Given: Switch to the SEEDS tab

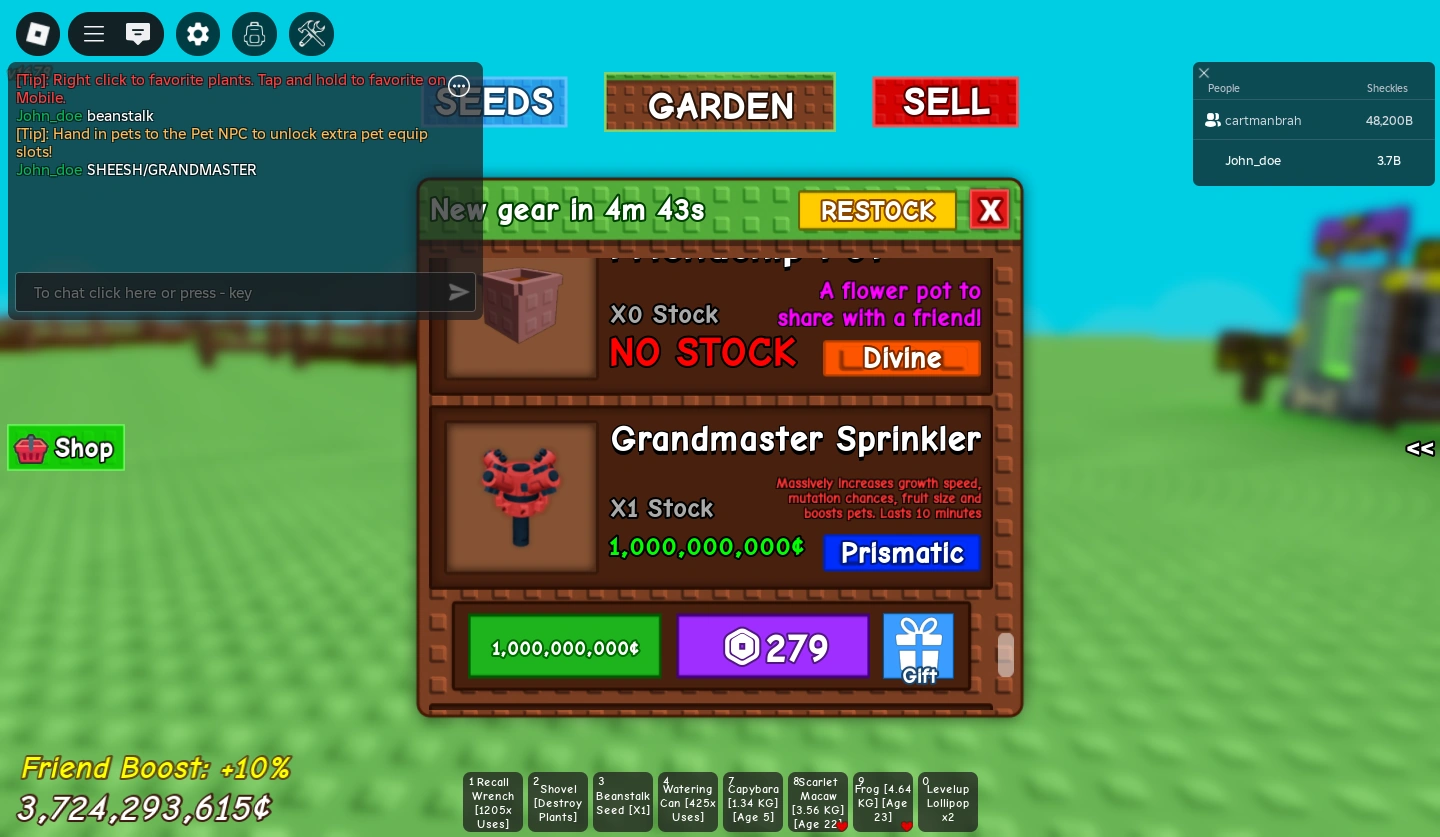Looking at the screenshot, I should (495, 101).
